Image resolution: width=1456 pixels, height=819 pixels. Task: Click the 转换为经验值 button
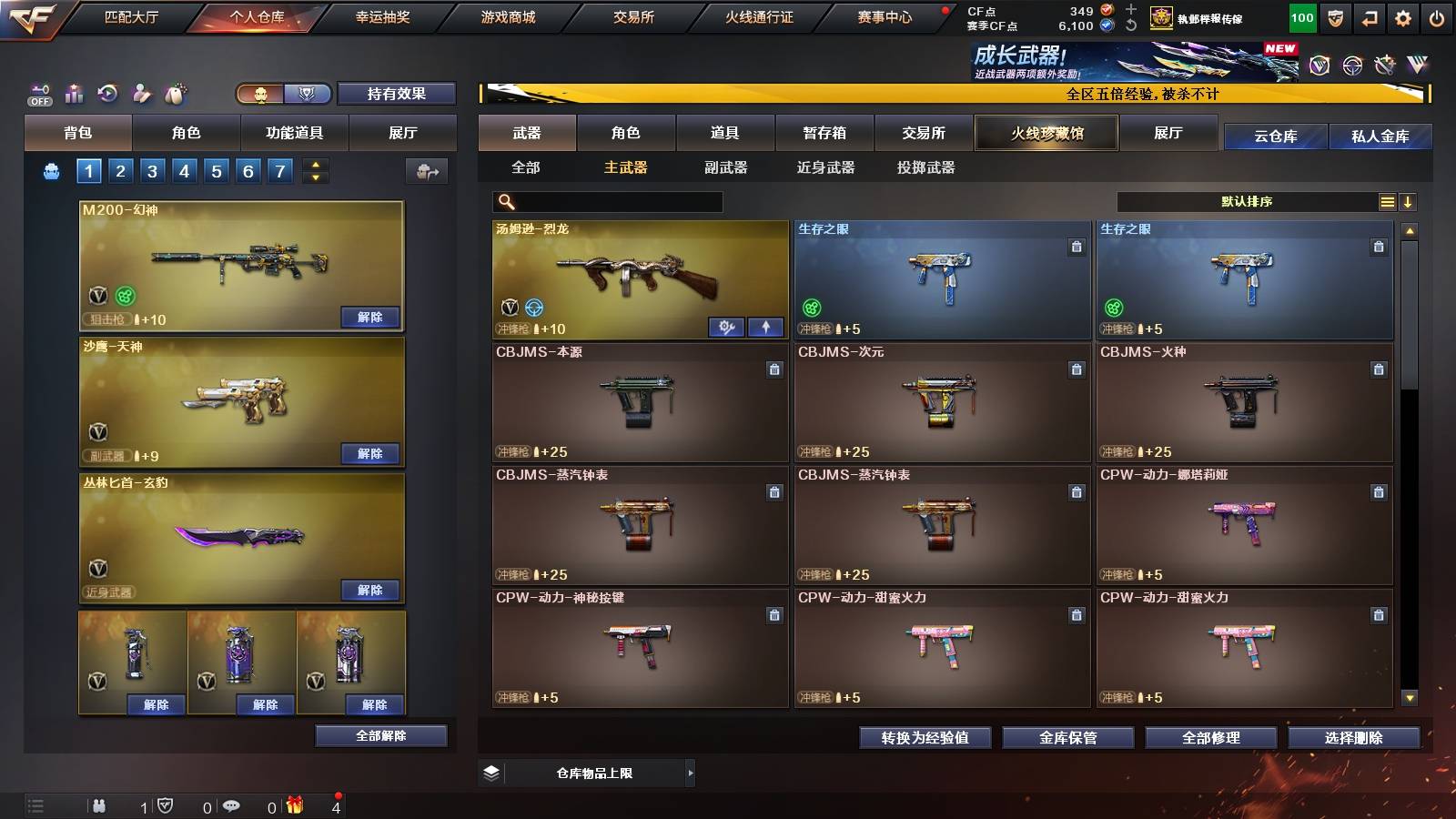tap(926, 738)
